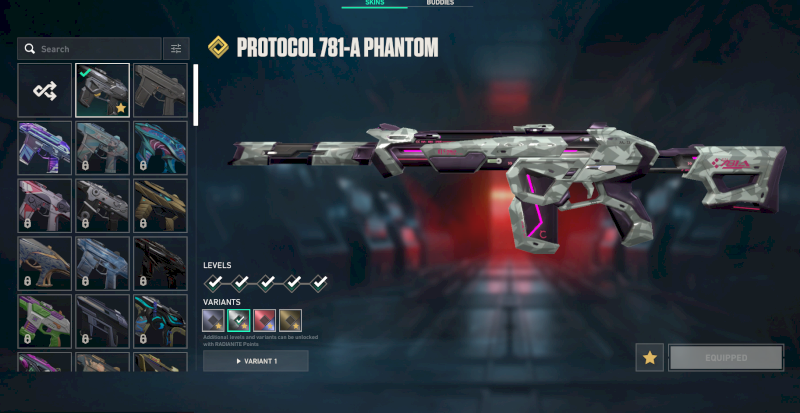
Task: Select the checked white camo variant swatch
Action: tap(240, 320)
